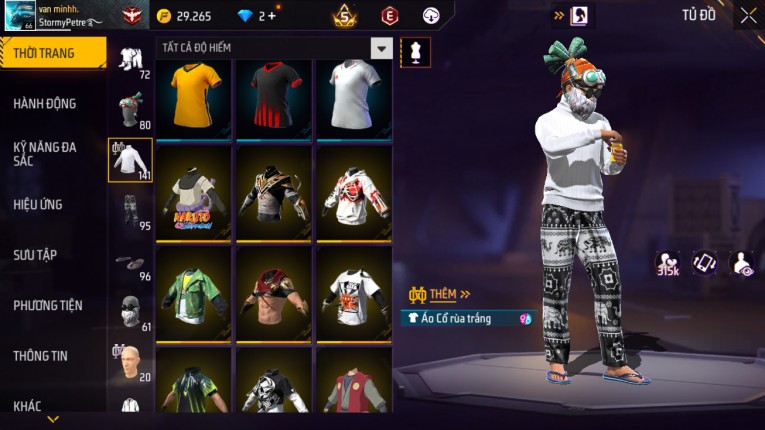Choose the black and red striped shirt
The image size is (765, 430).
[274, 98]
